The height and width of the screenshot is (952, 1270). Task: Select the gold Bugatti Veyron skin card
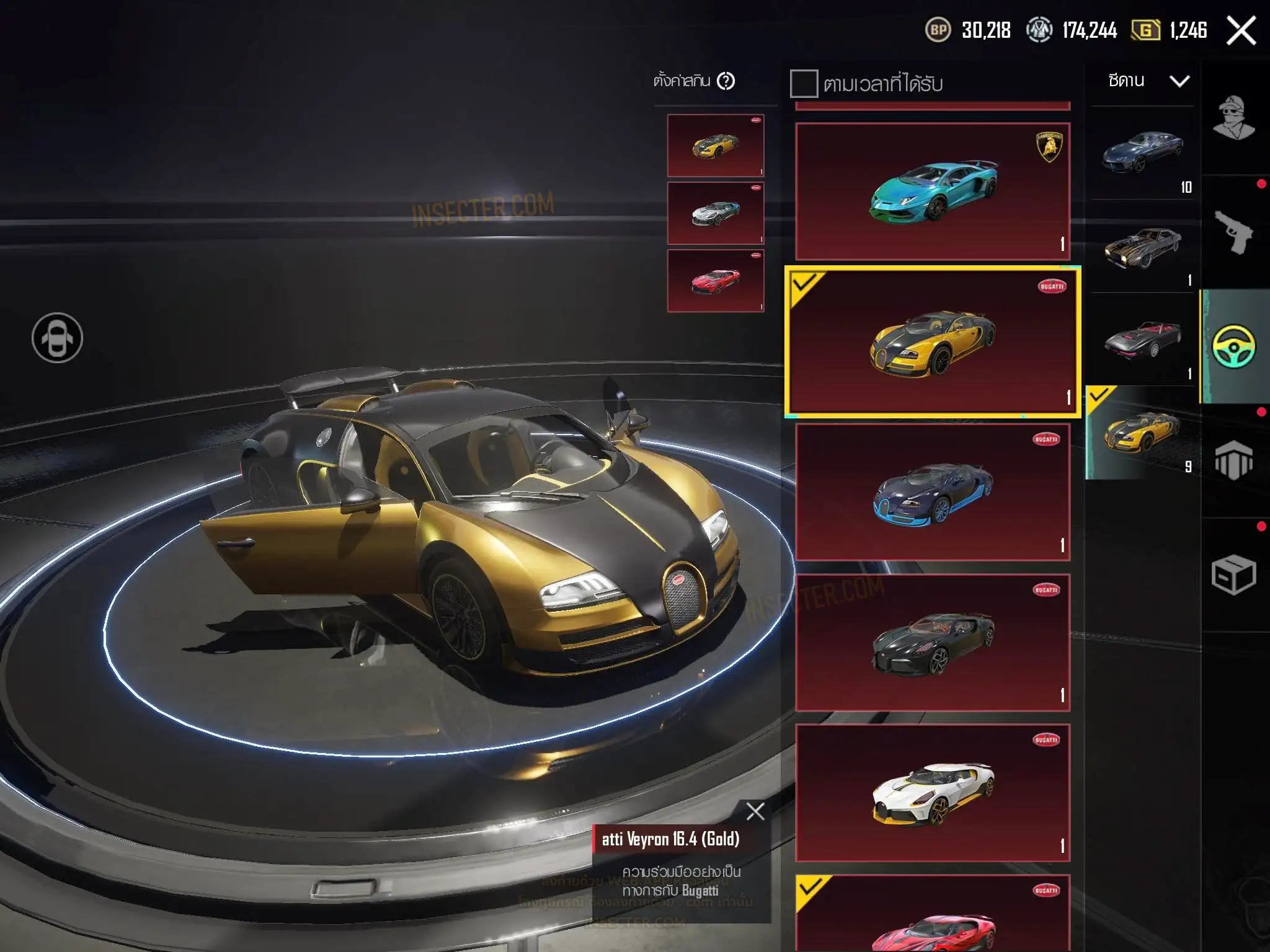point(933,342)
